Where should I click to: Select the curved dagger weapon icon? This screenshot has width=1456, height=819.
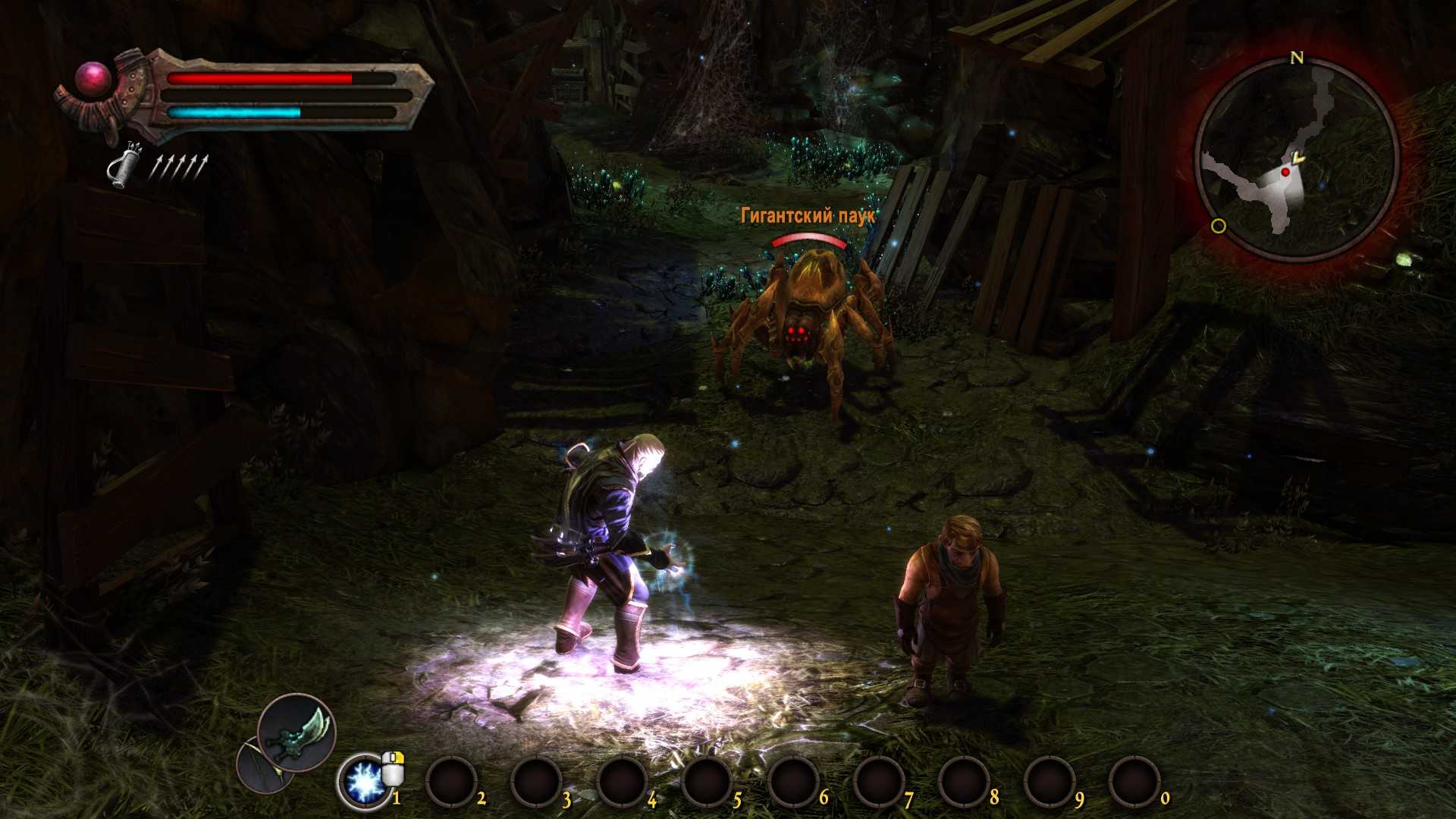click(x=297, y=731)
